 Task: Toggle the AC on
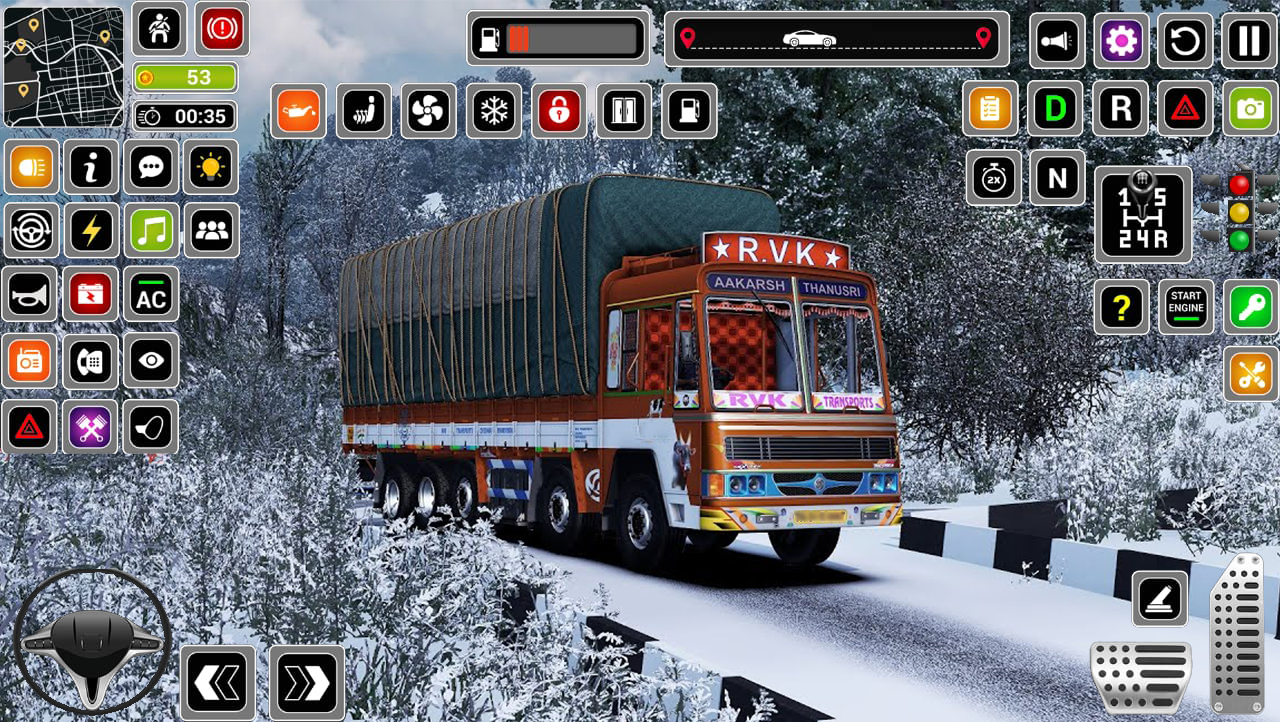(x=151, y=294)
